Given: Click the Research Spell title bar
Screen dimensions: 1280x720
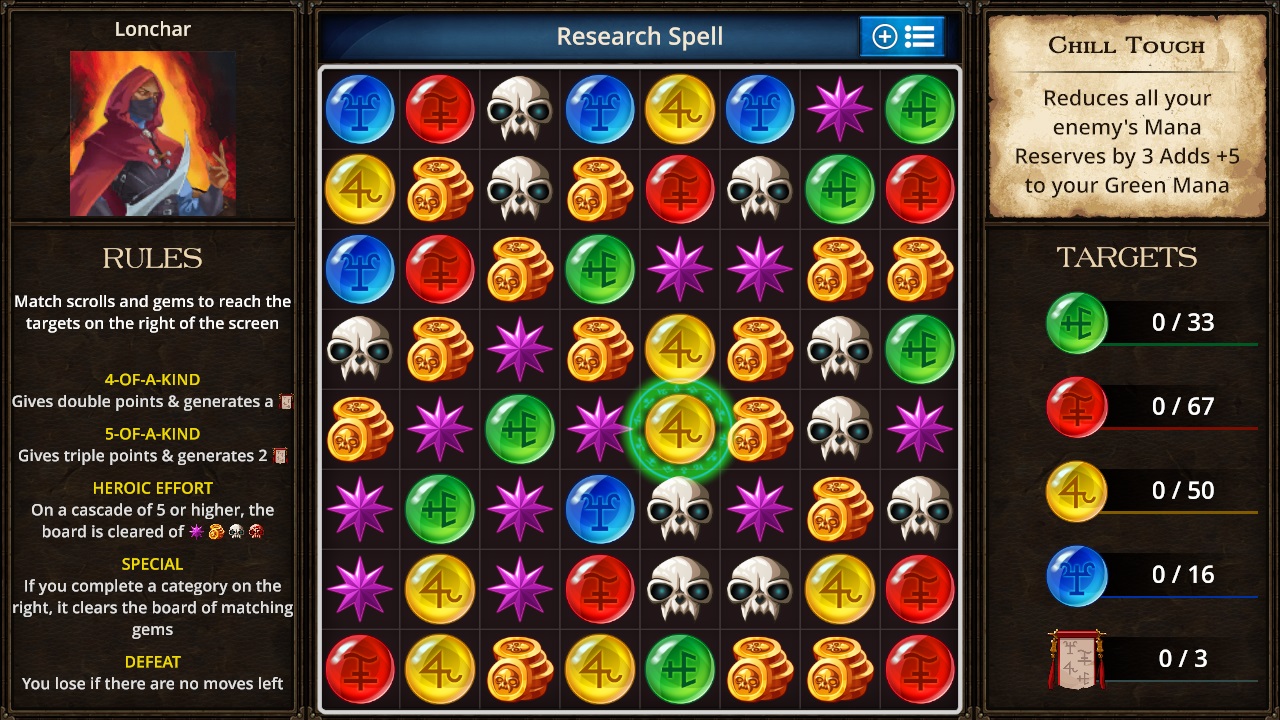Looking at the screenshot, I should click(x=639, y=36).
